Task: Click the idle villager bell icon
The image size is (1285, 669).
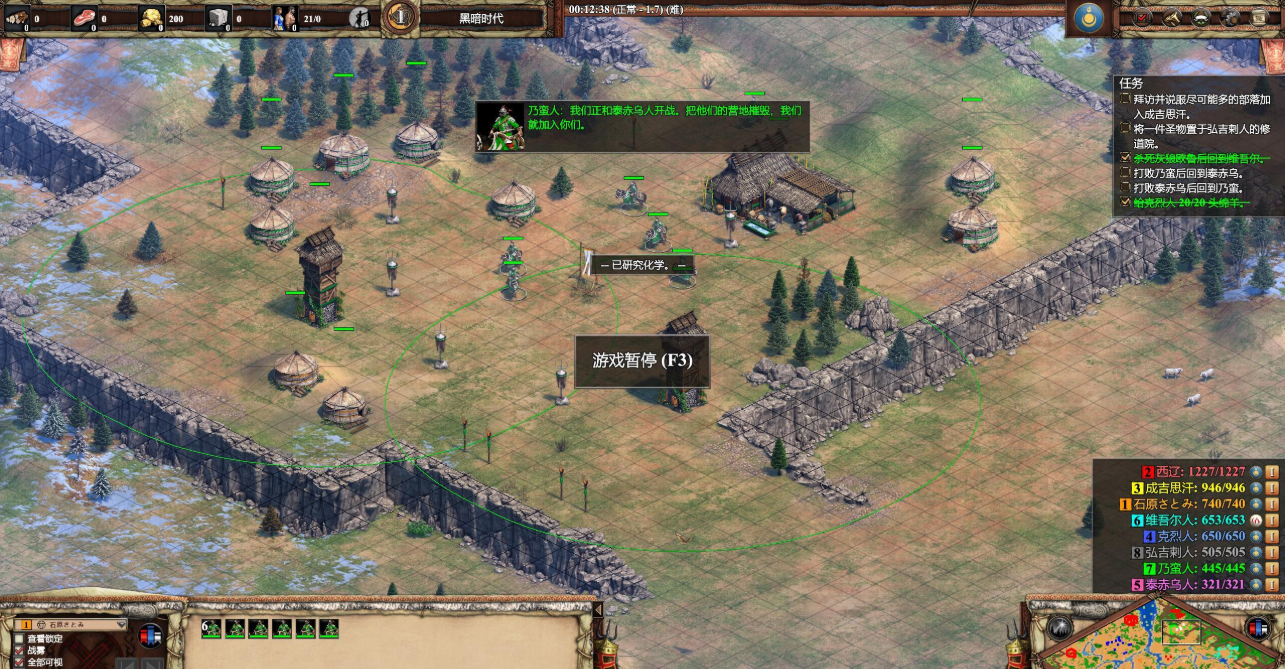Action: [360, 17]
